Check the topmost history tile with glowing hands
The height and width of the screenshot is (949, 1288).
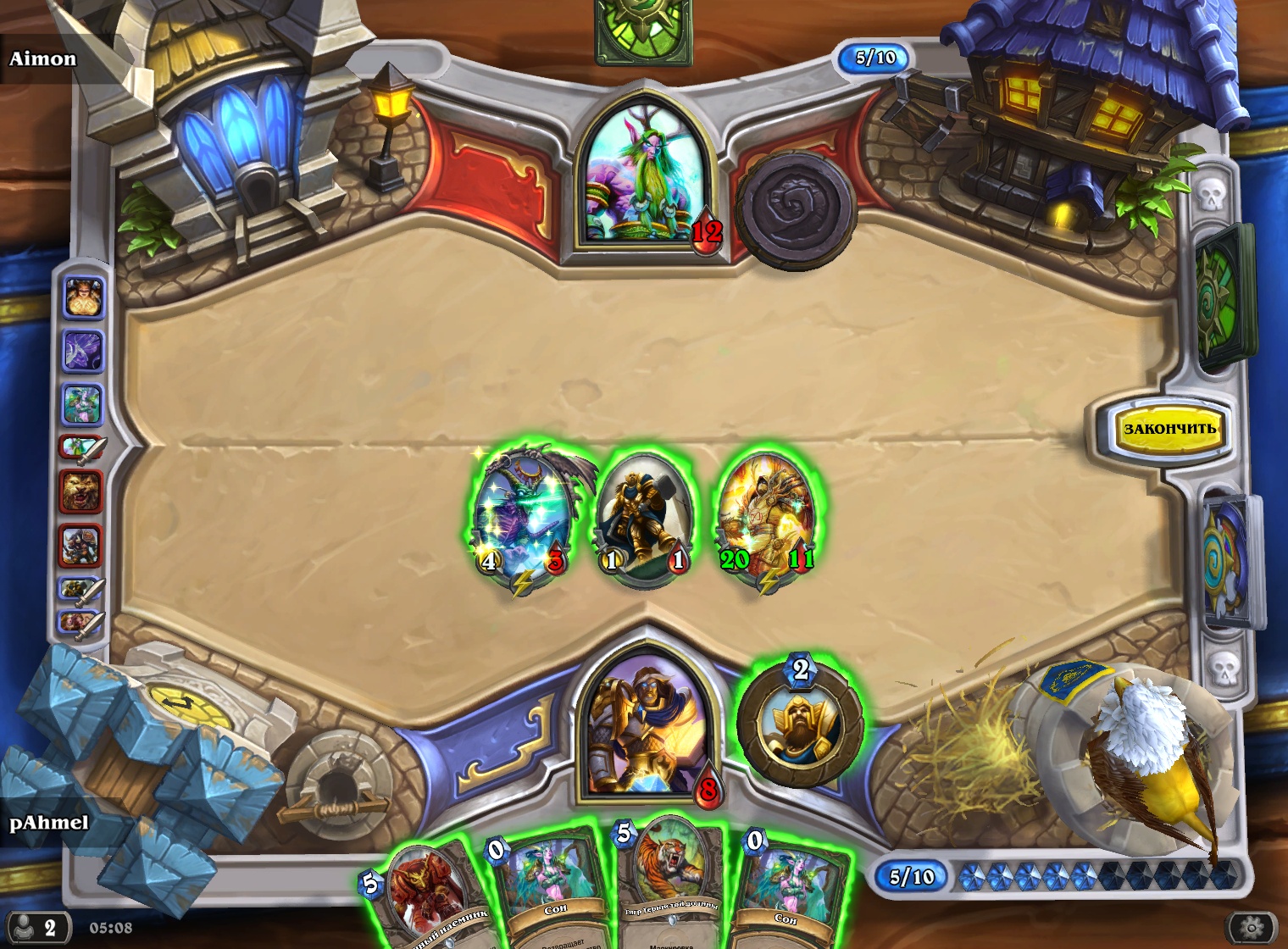coord(83,297)
